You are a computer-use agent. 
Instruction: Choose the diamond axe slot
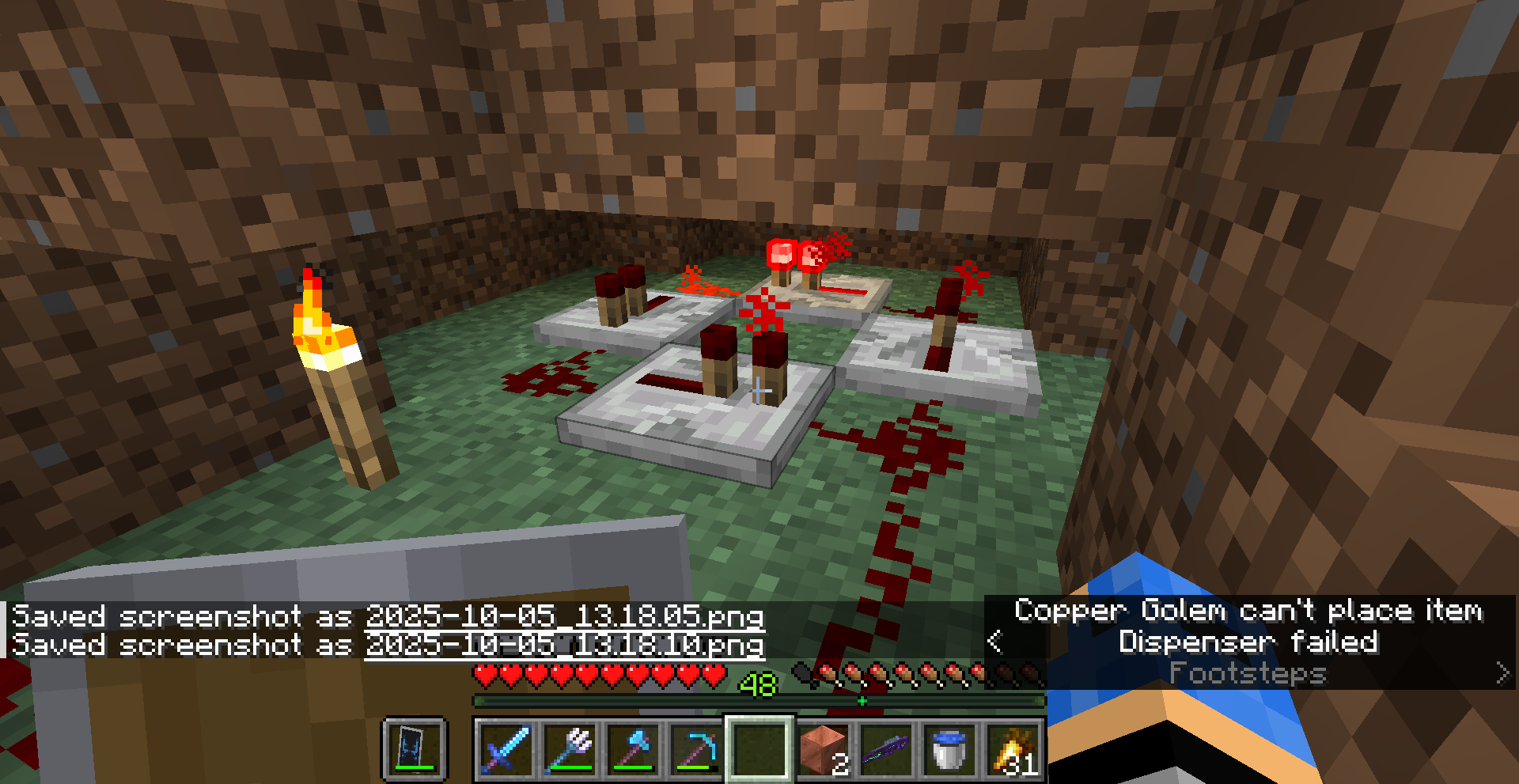click(x=632, y=749)
